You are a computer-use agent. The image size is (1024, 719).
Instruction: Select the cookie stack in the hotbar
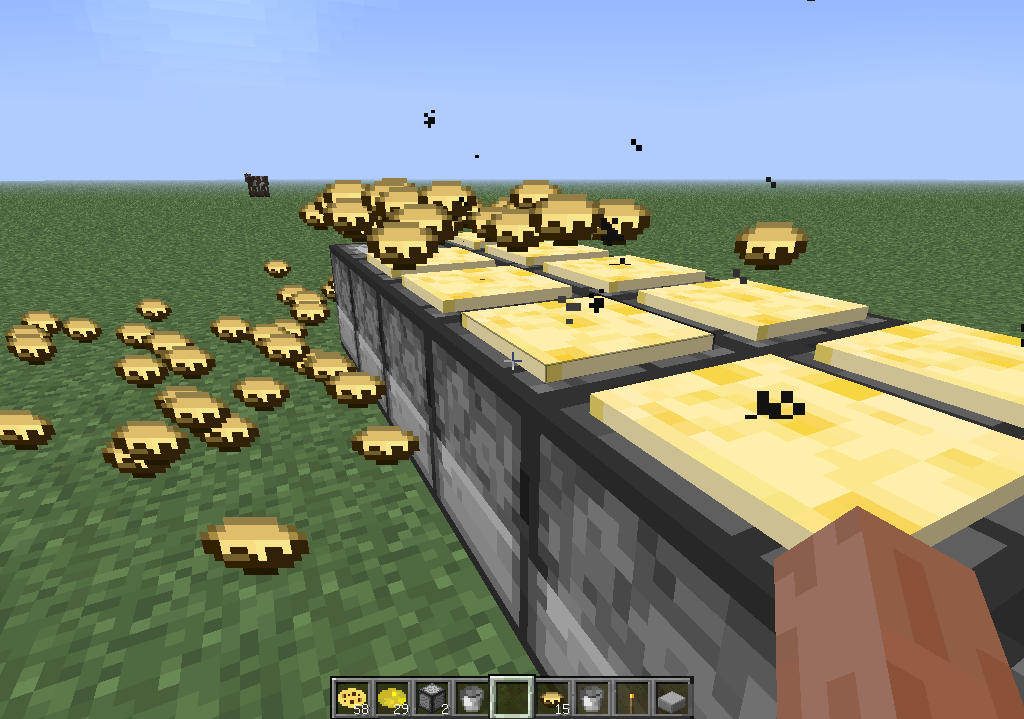(x=351, y=697)
